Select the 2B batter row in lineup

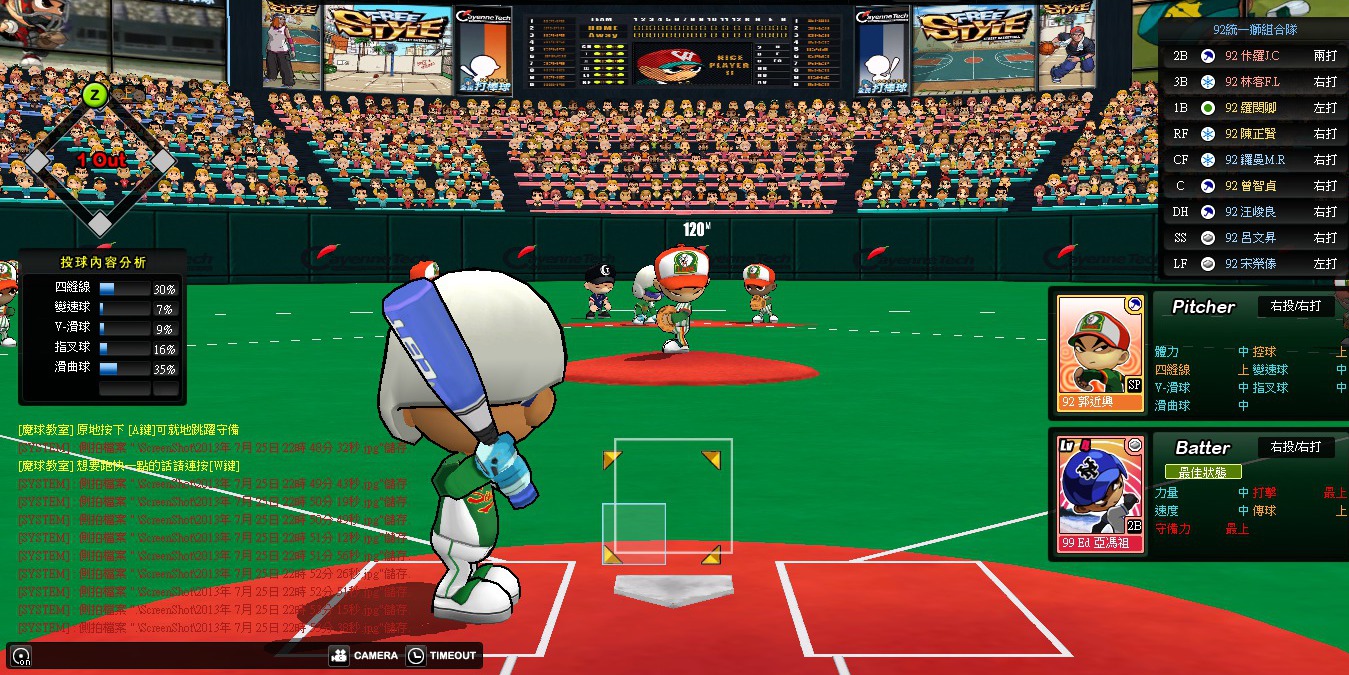click(x=1255, y=56)
